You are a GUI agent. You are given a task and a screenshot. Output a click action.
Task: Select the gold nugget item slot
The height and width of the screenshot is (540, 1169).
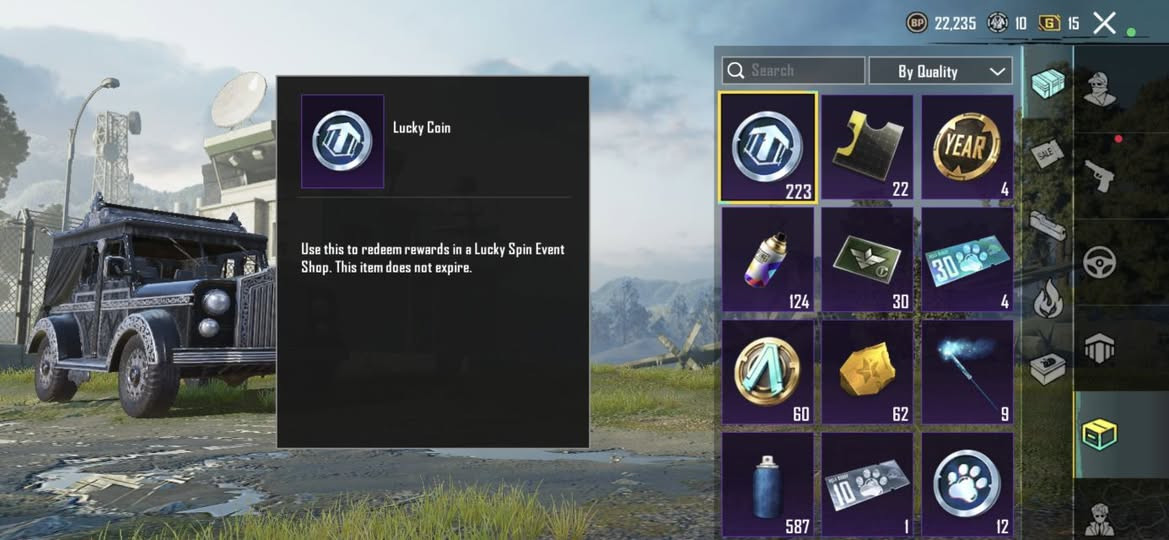coord(867,371)
